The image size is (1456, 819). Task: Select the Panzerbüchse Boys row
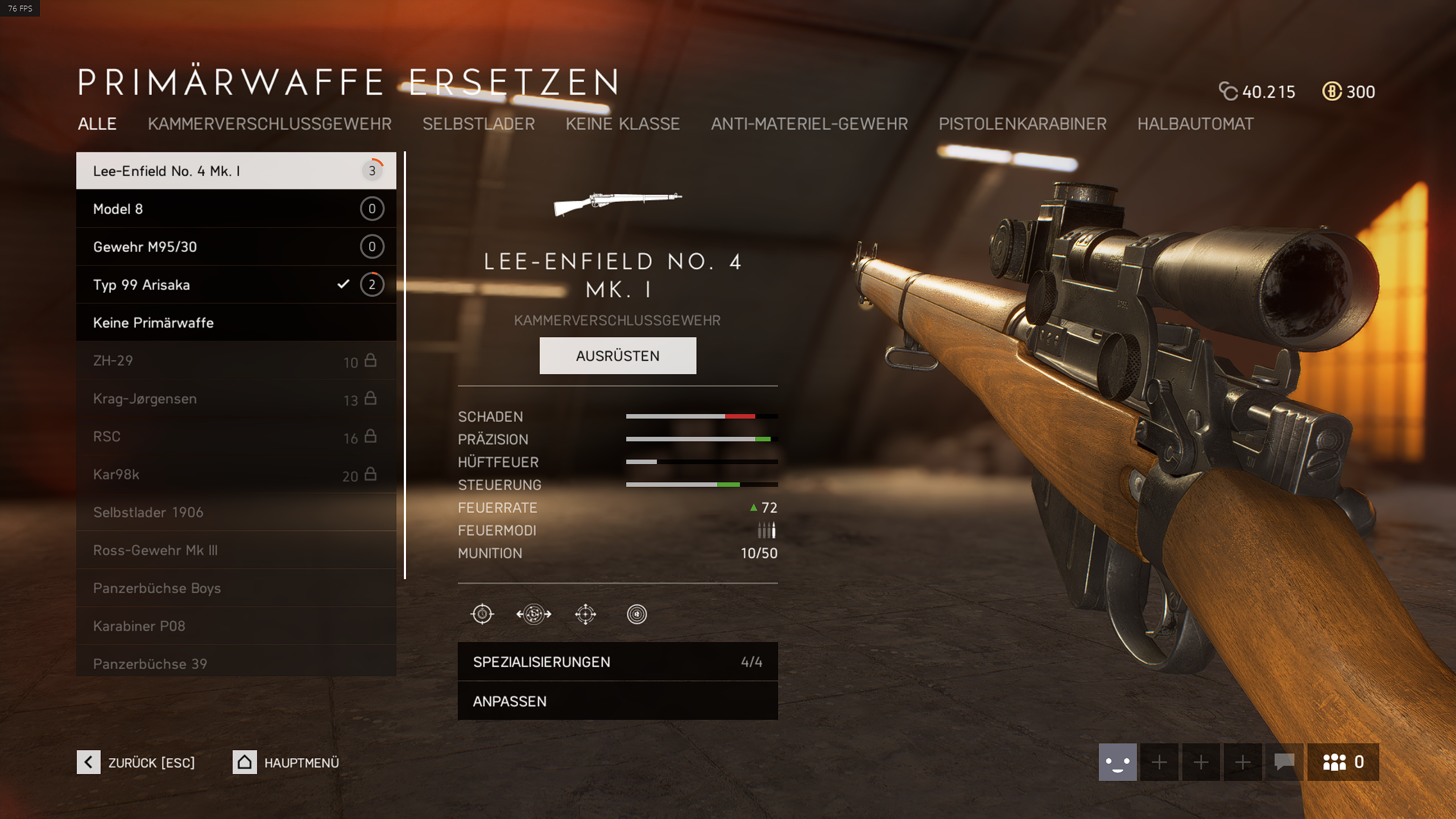(236, 588)
